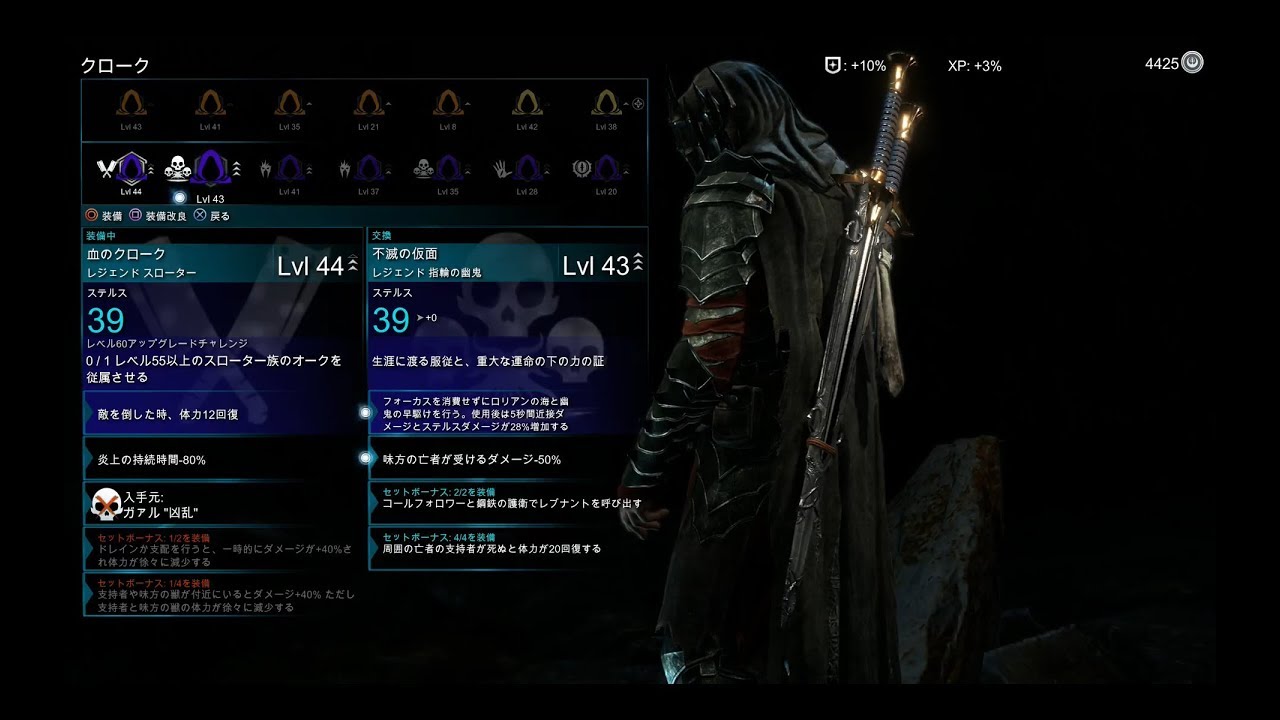The image size is (1280, 720).
Task: Choose the highlighted Lvl 43 legendary cloak
Action: (210, 168)
